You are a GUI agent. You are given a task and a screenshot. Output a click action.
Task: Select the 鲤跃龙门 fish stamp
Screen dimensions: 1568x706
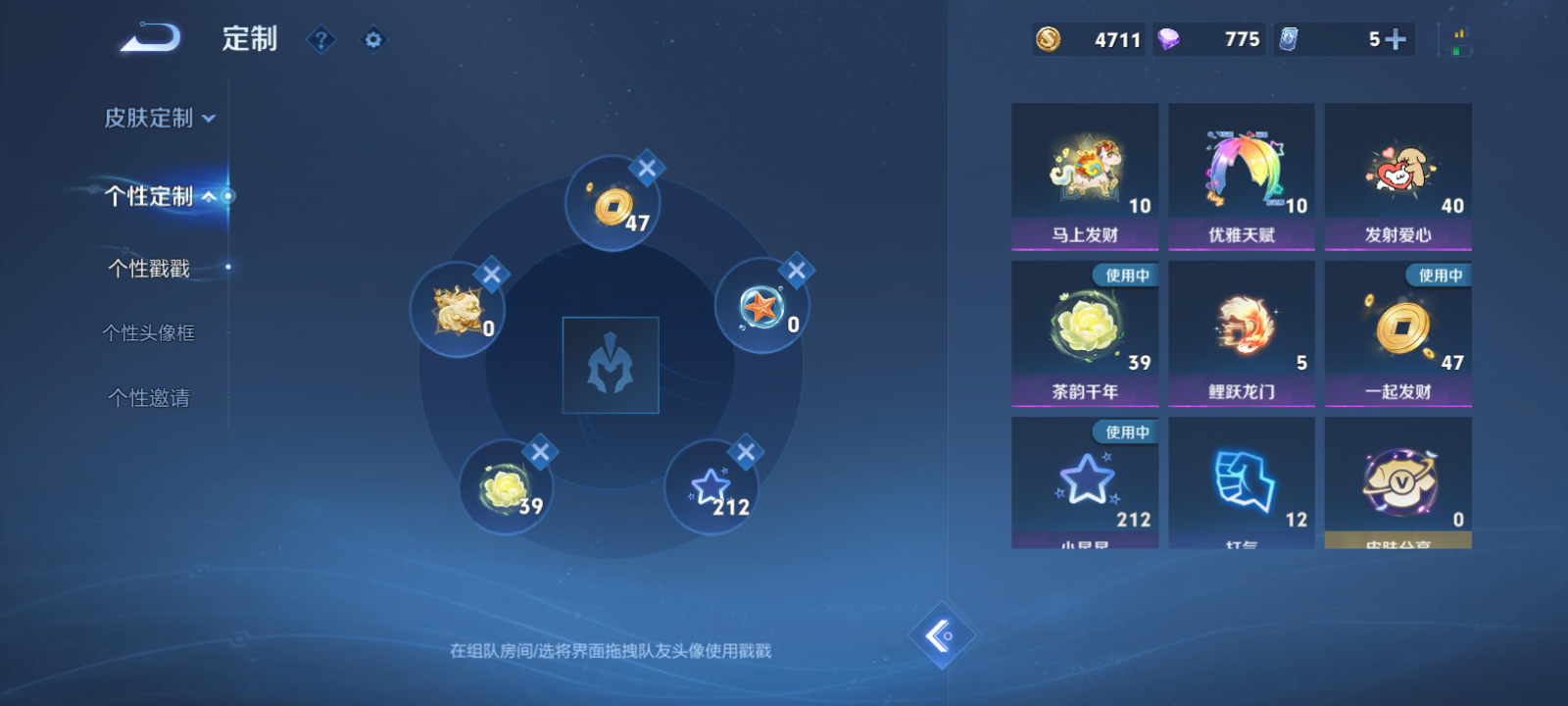1241,333
